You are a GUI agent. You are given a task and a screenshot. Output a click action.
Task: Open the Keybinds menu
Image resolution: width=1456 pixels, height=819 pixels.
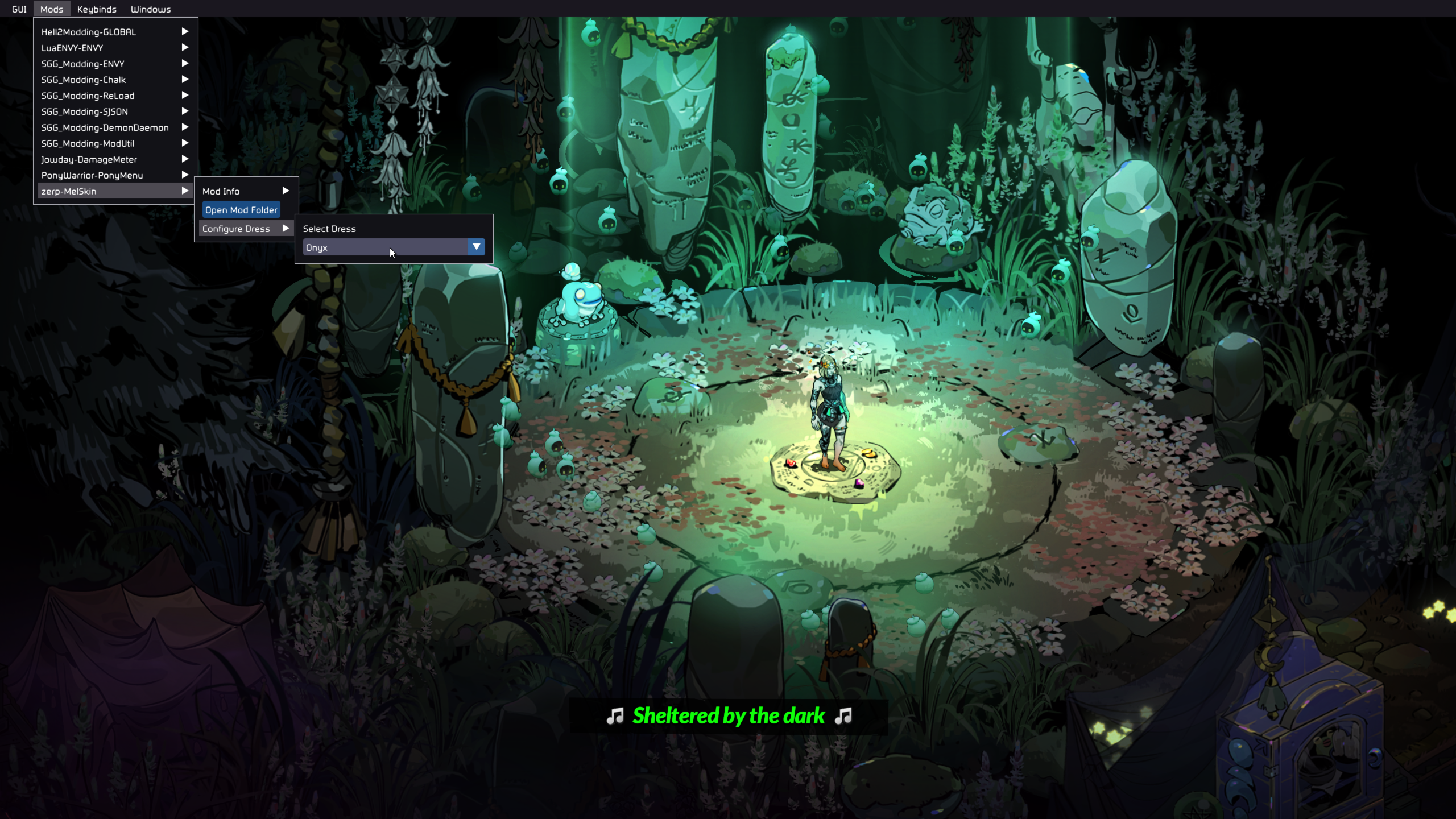click(x=97, y=9)
